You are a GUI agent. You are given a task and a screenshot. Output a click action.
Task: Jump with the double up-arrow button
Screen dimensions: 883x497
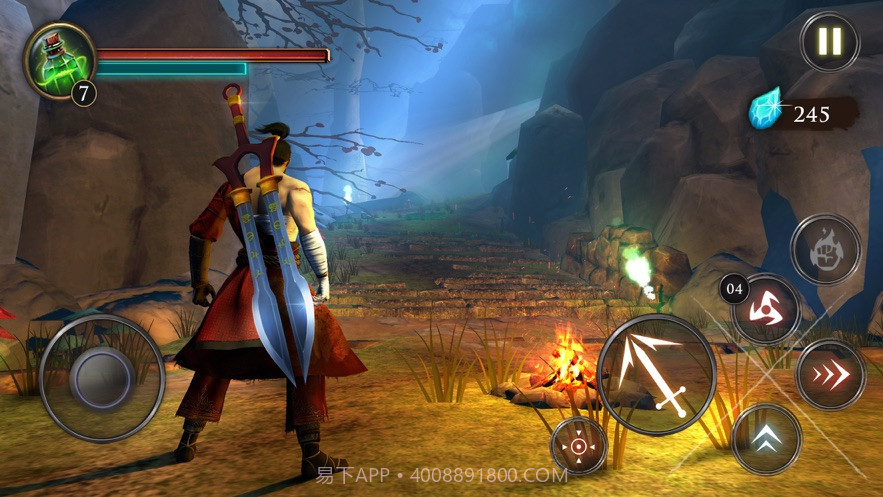coord(766,440)
